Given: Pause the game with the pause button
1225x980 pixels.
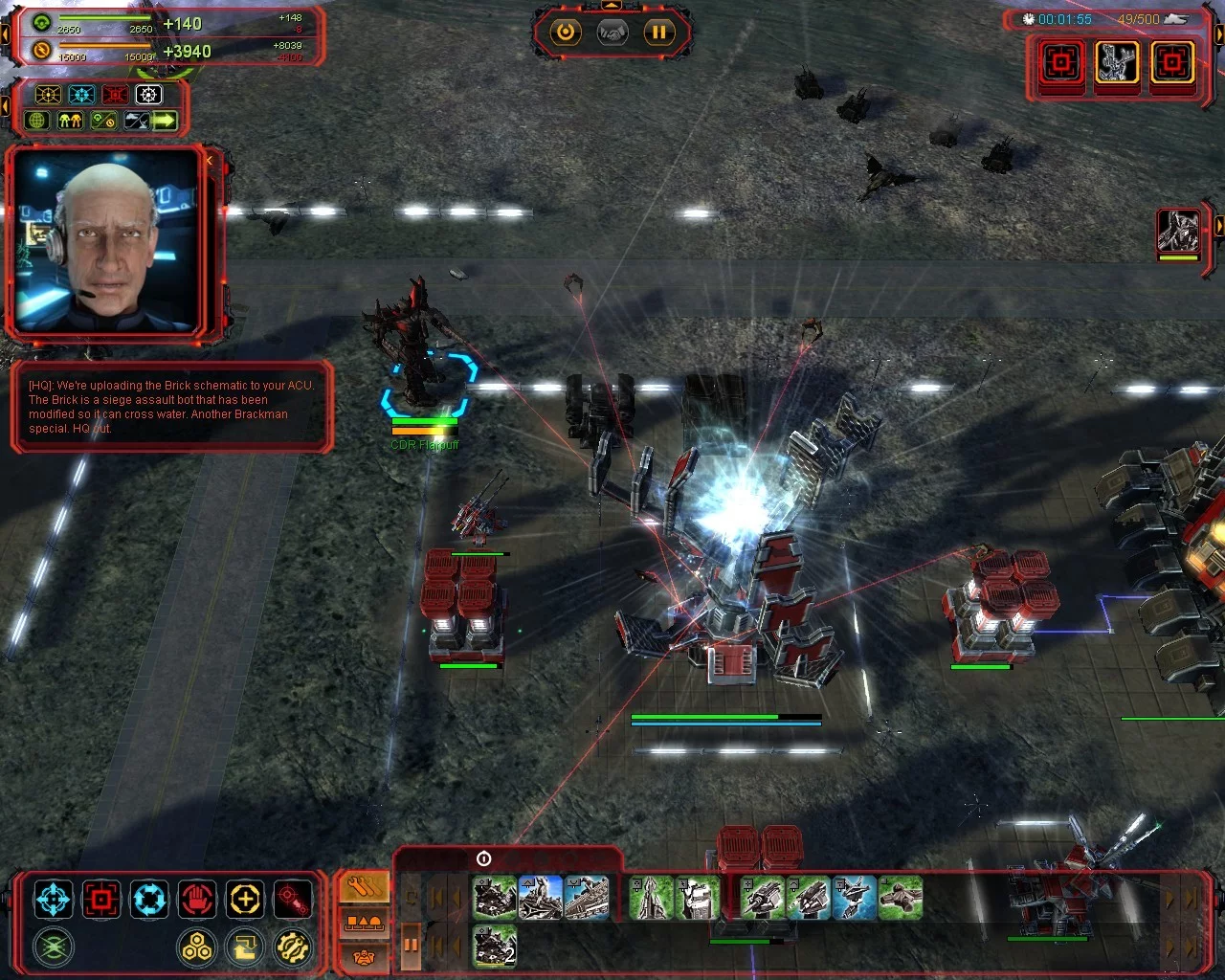Looking at the screenshot, I should [658, 33].
